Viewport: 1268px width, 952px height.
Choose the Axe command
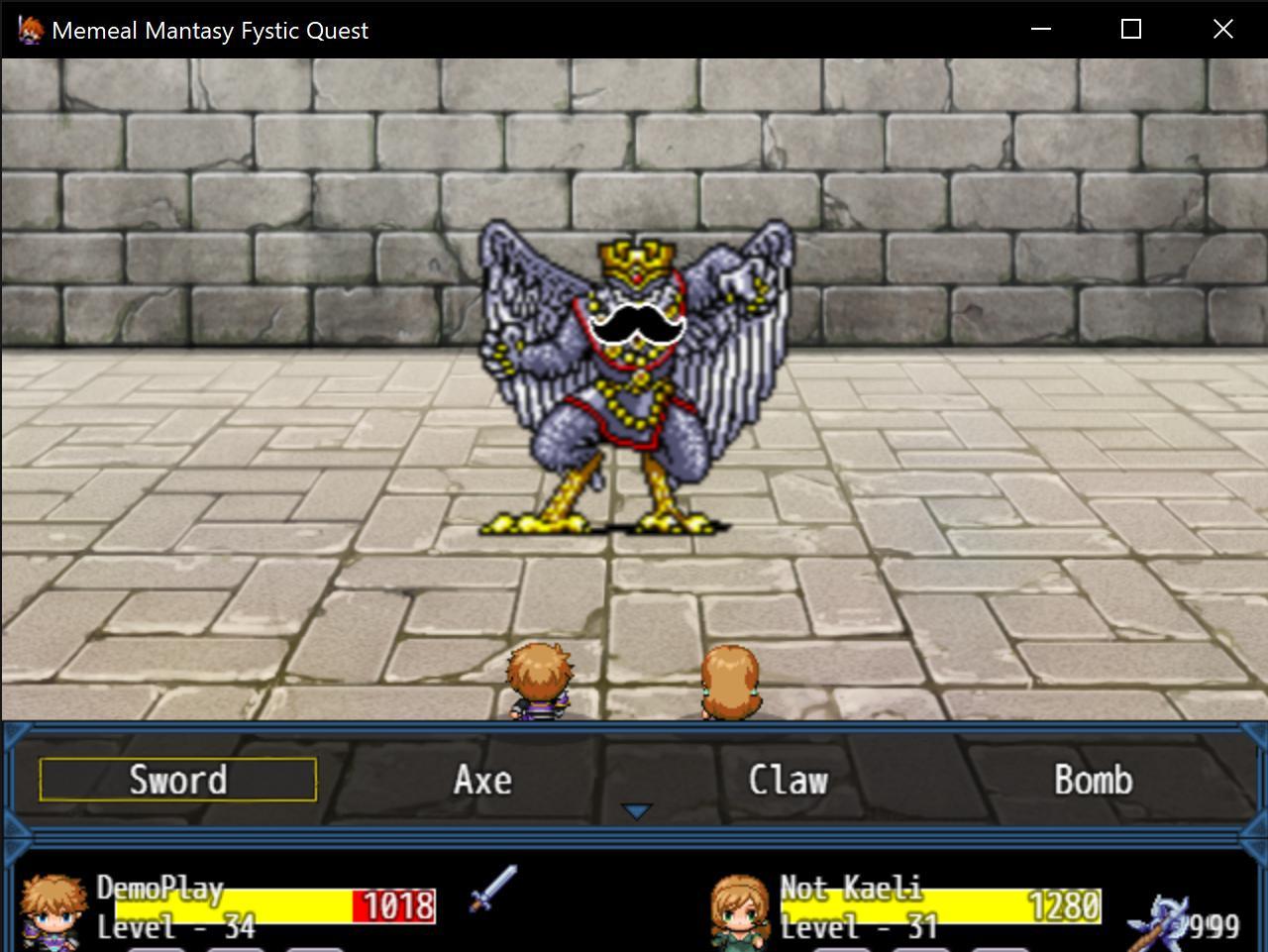[x=482, y=780]
